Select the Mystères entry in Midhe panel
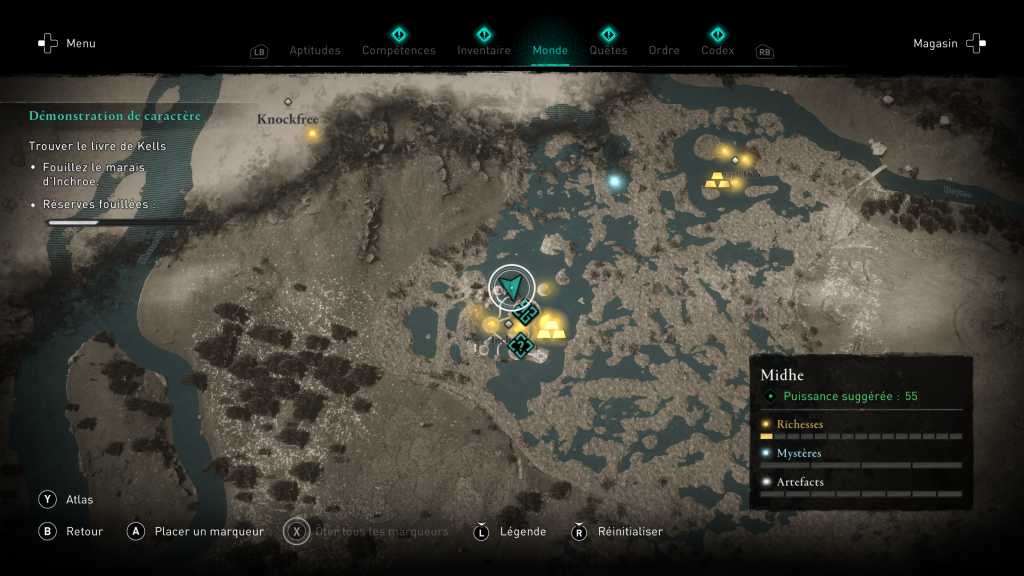This screenshot has width=1024, height=576. (799, 453)
